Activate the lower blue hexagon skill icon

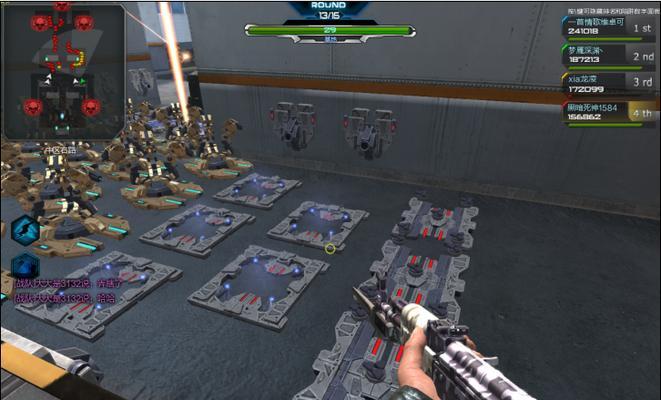tap(25, 267)
